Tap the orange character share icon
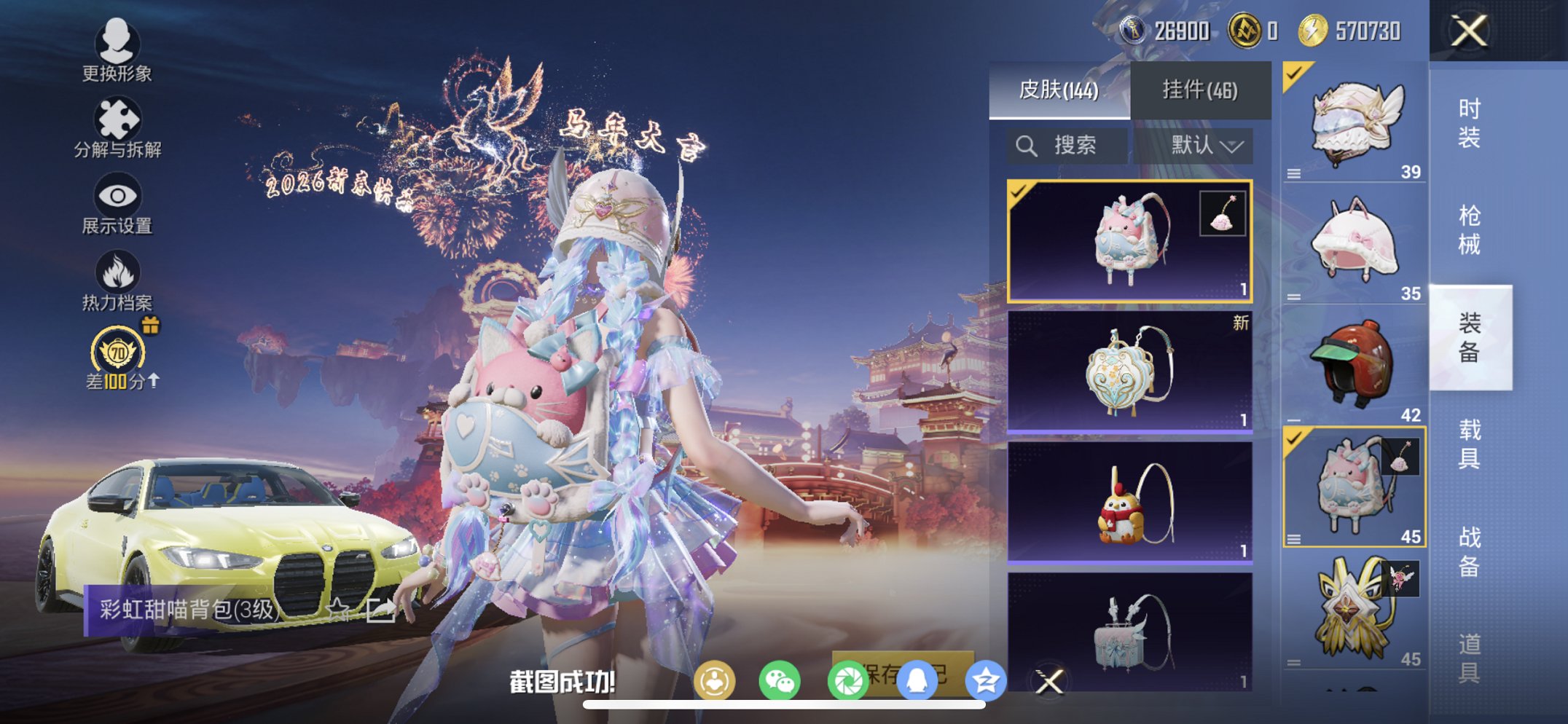 pyautogui.click(x=716, y=678)
